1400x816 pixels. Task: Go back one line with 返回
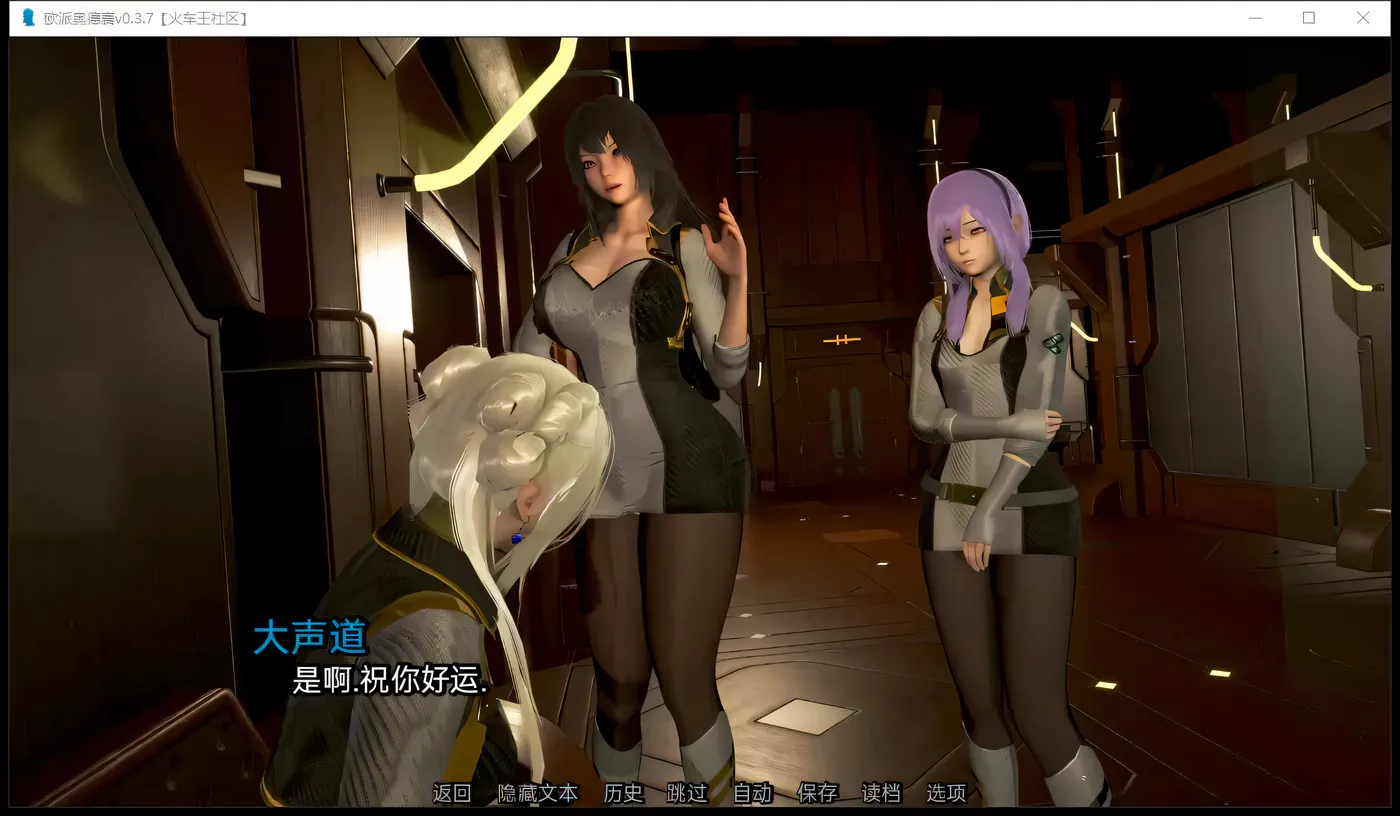tap(452, 793)
